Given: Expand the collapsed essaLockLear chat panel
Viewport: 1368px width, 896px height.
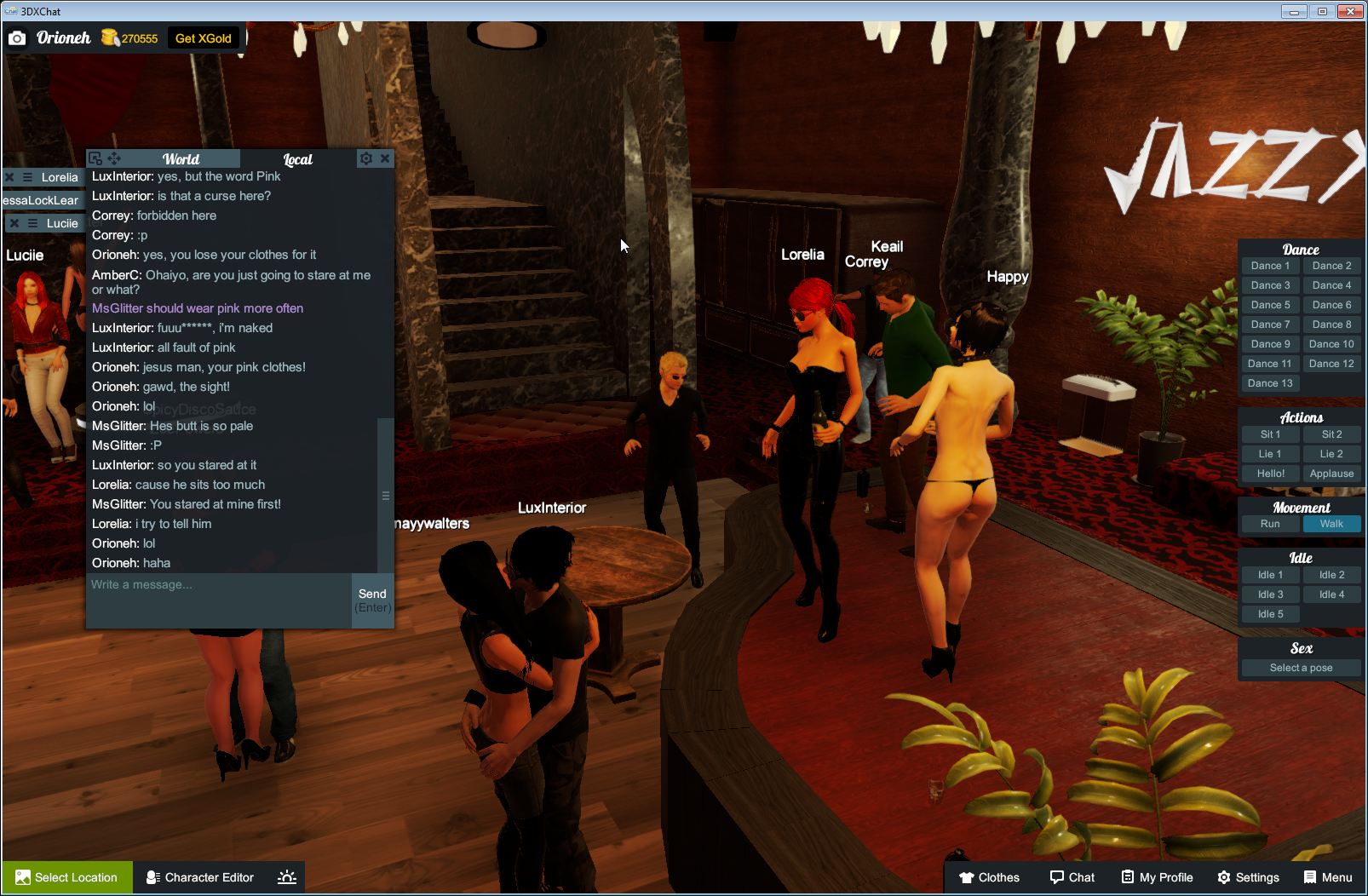Looking at the screenshot, I should (x=38, y=199).
